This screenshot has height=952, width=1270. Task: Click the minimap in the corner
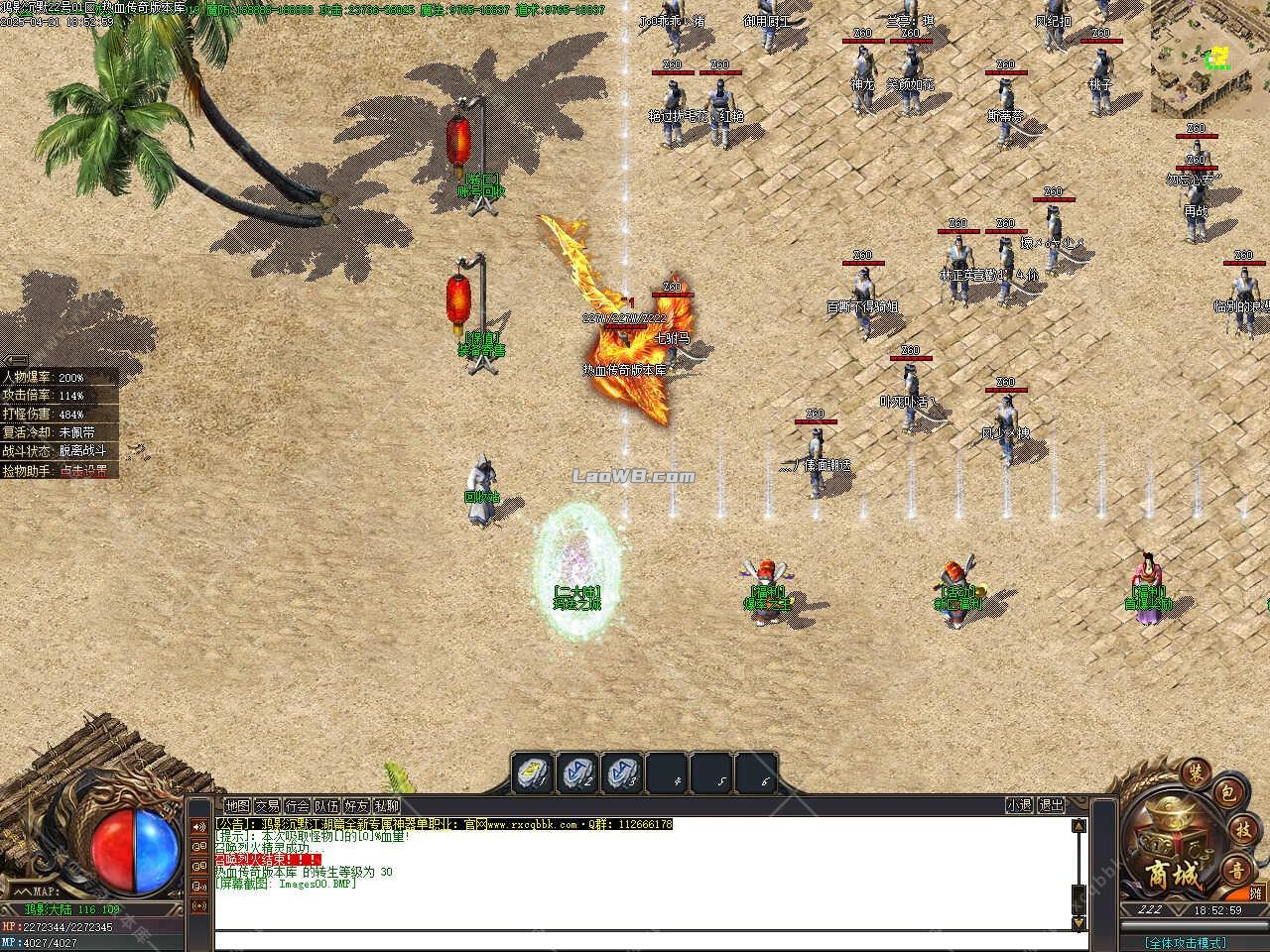point(1210,59)
